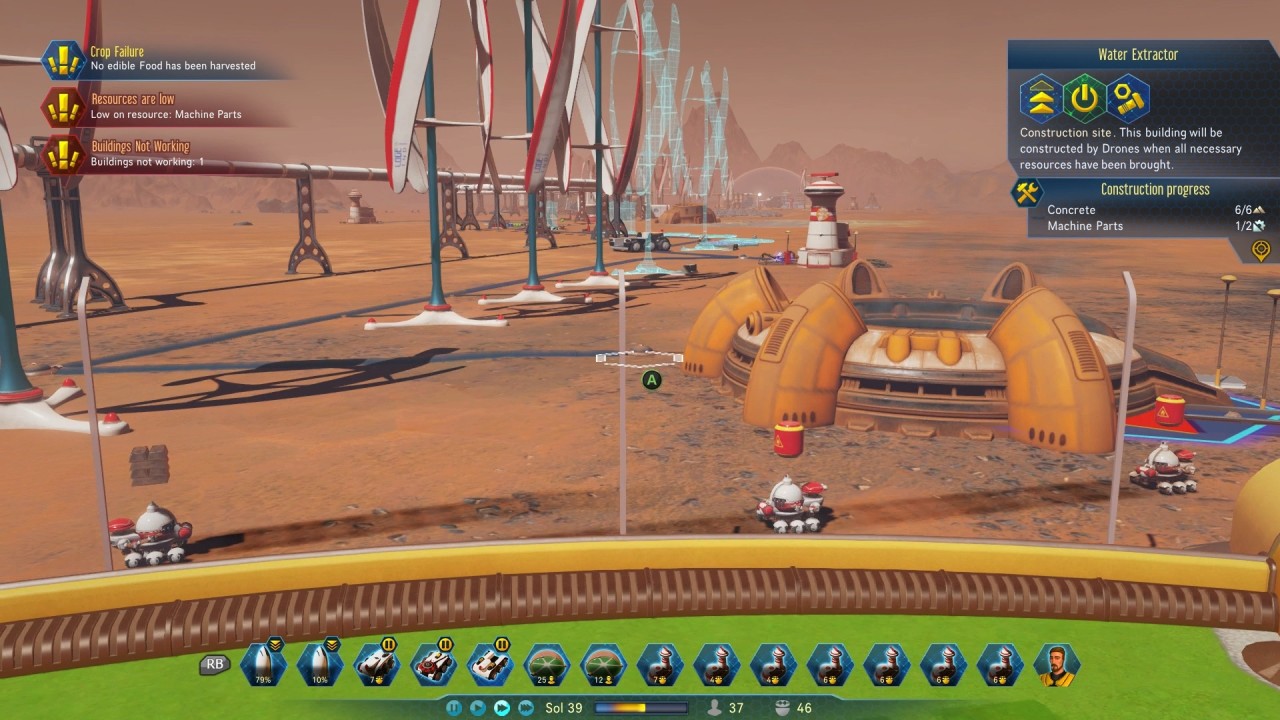Select the dome with 12 colonists
This screenshot has height=720, width=1280.
[604, 665]
